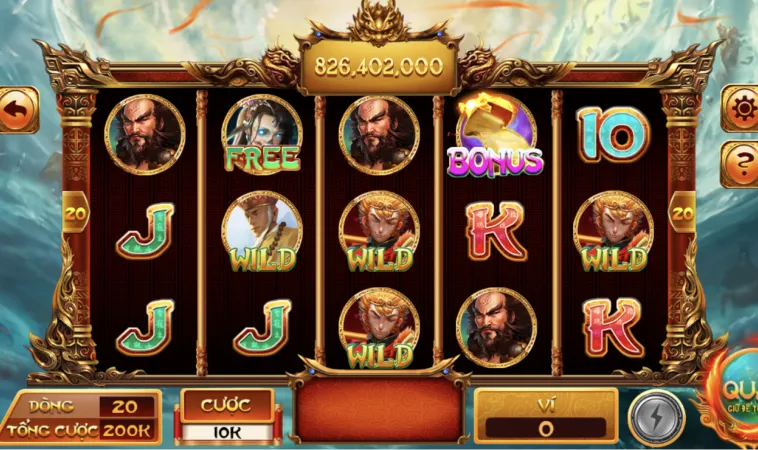Go back using the orange arrow button
Screen dimensions: 758x450
click(17, 110)
